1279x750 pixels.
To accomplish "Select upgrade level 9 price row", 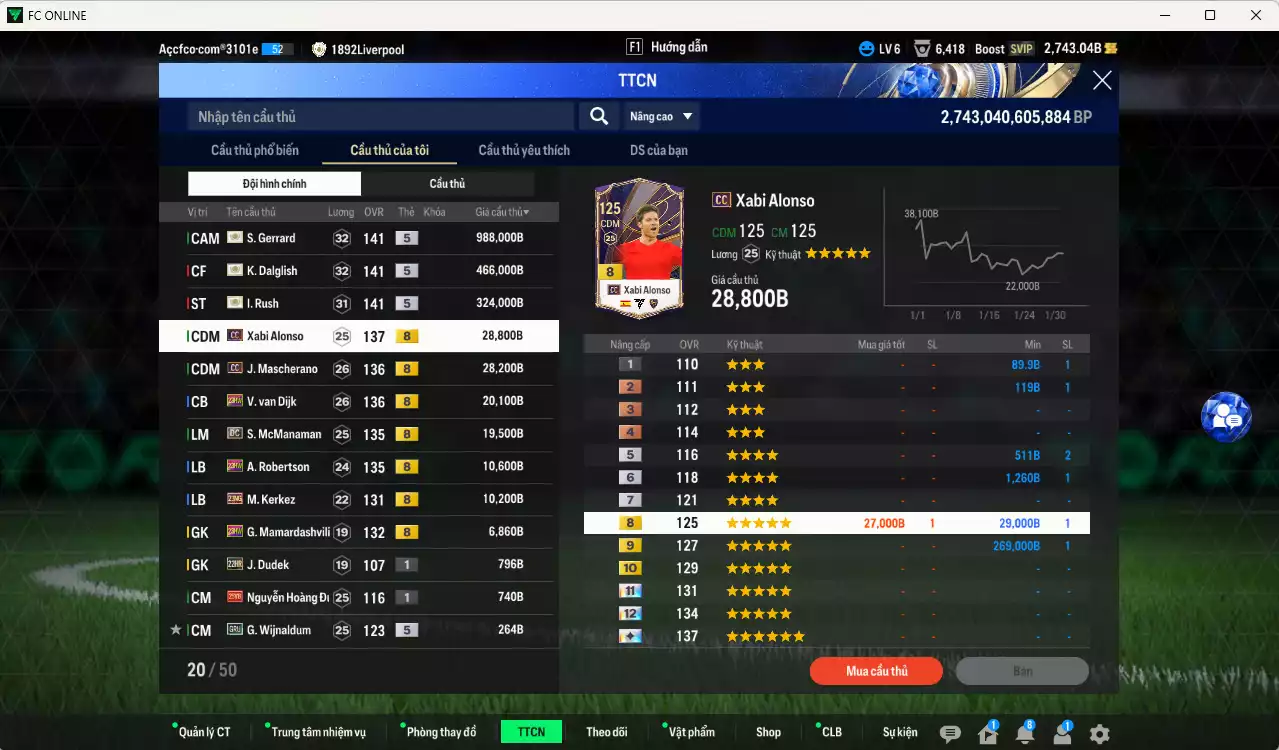I will [x=836, y=546].
